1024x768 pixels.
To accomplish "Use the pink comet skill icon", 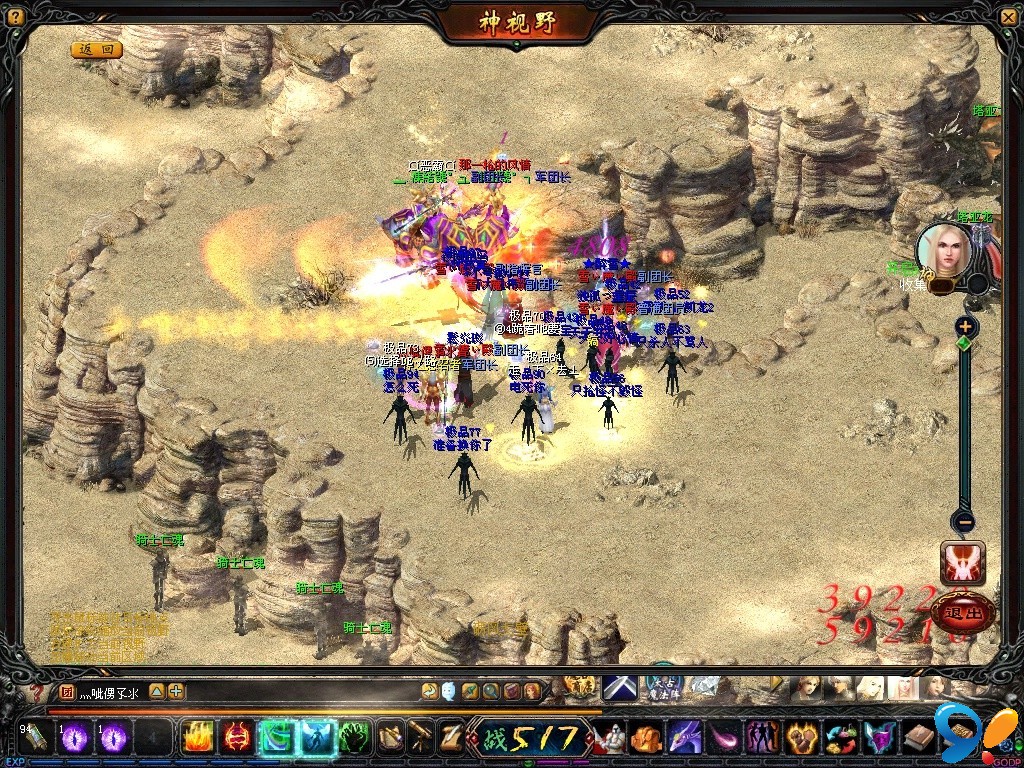I will point(723,738).
